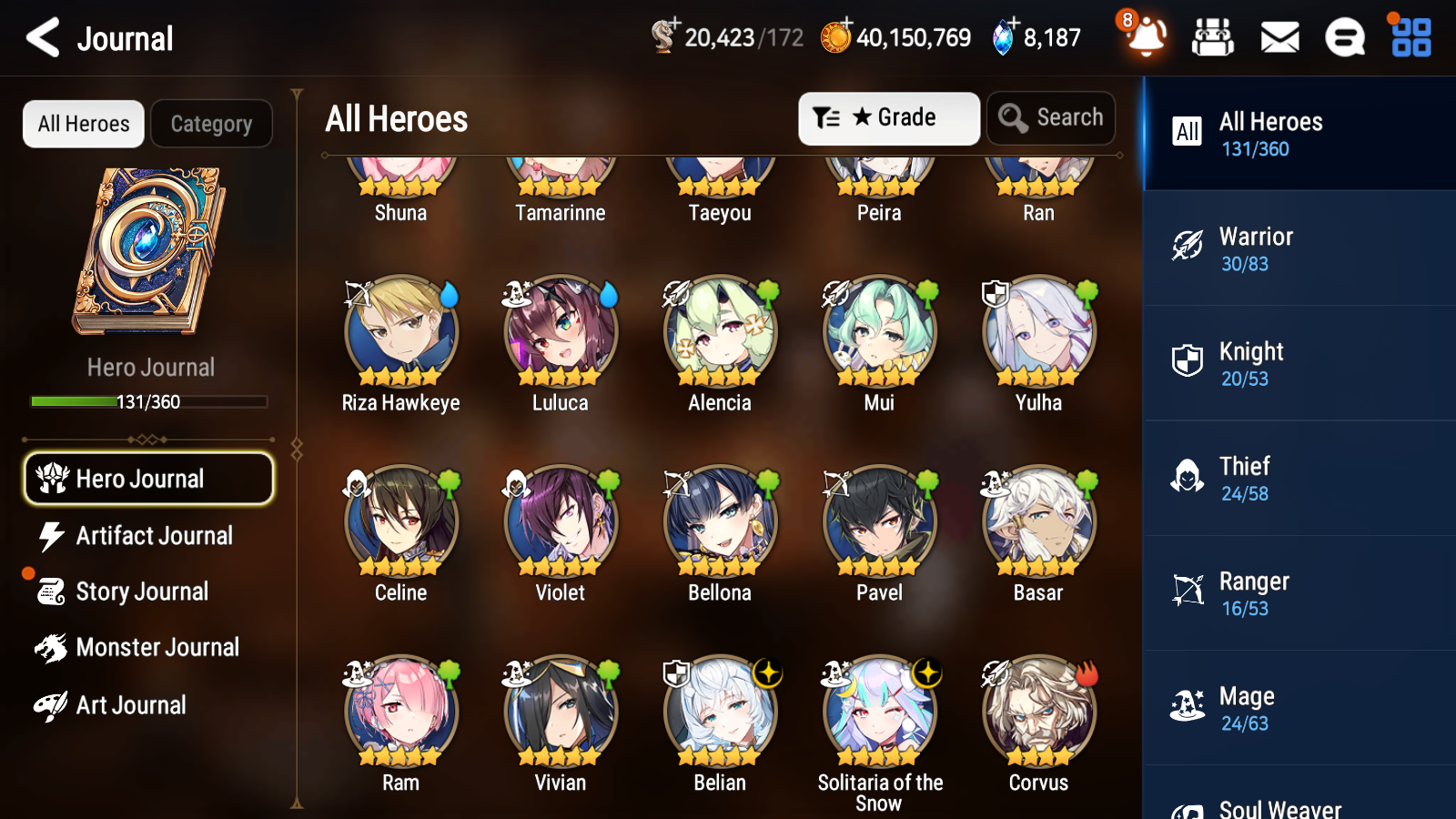Open the mailbox icon
This screenshot has width=1456, height=819.
click(1279, 38)
